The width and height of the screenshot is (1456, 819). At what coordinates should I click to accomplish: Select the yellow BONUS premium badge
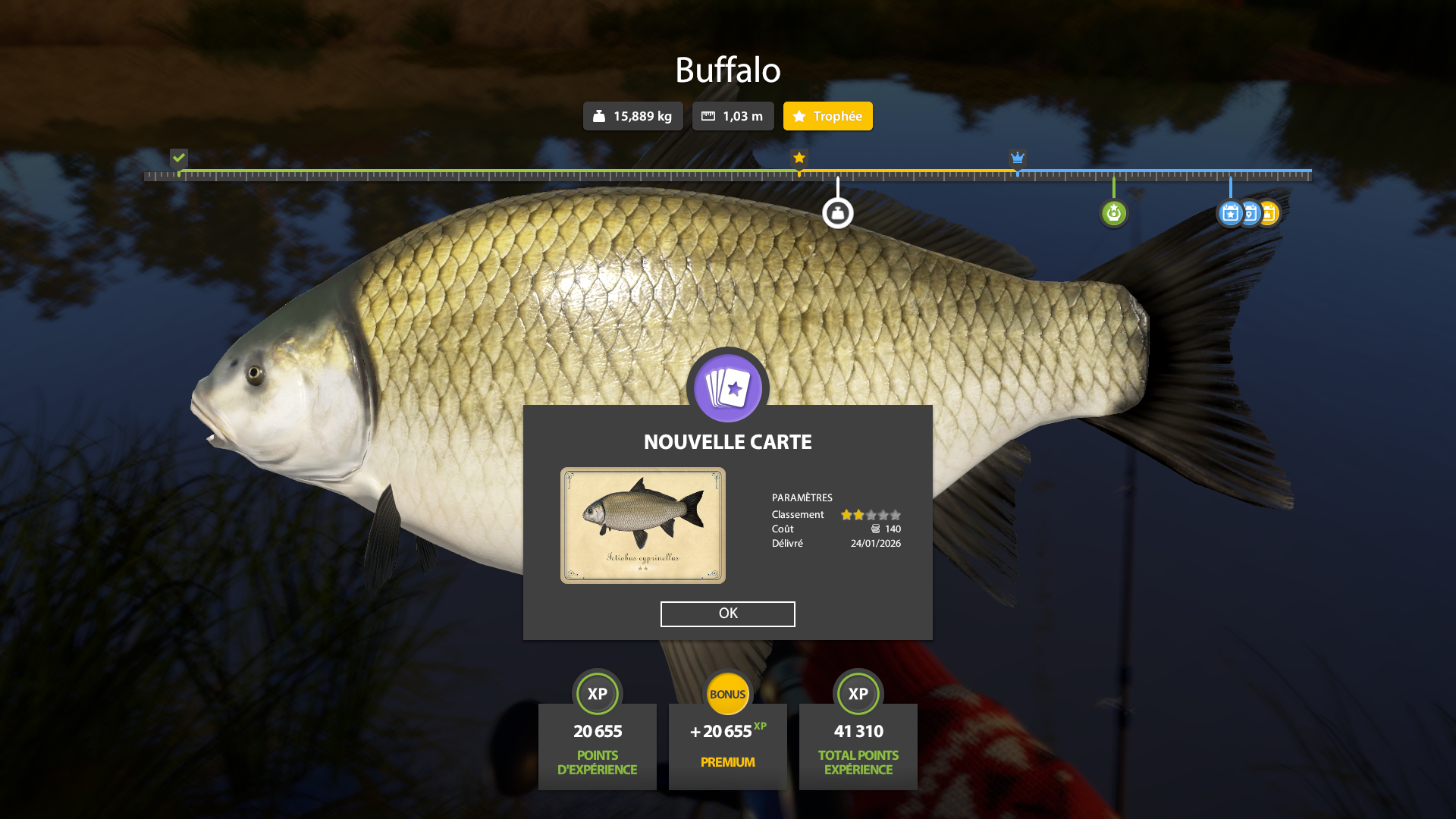pos(727,694)
